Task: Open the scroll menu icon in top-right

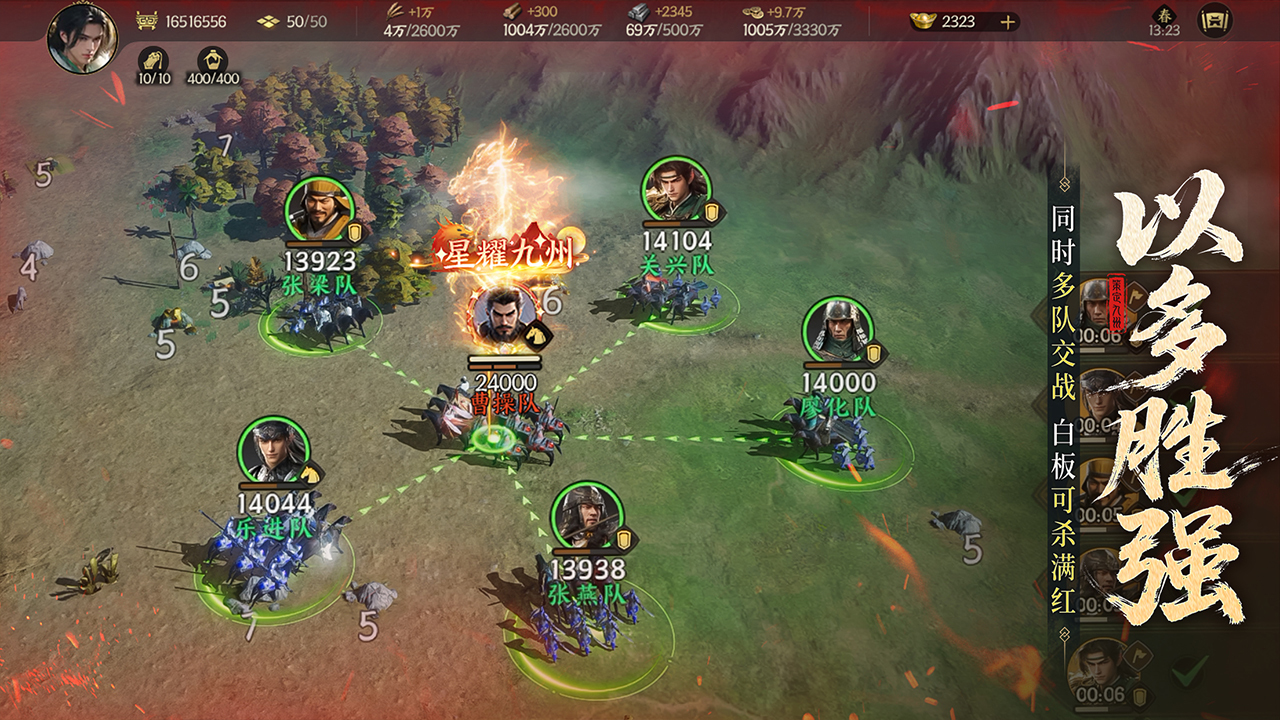Action: pyautogui.click(x=1215, y=21)
